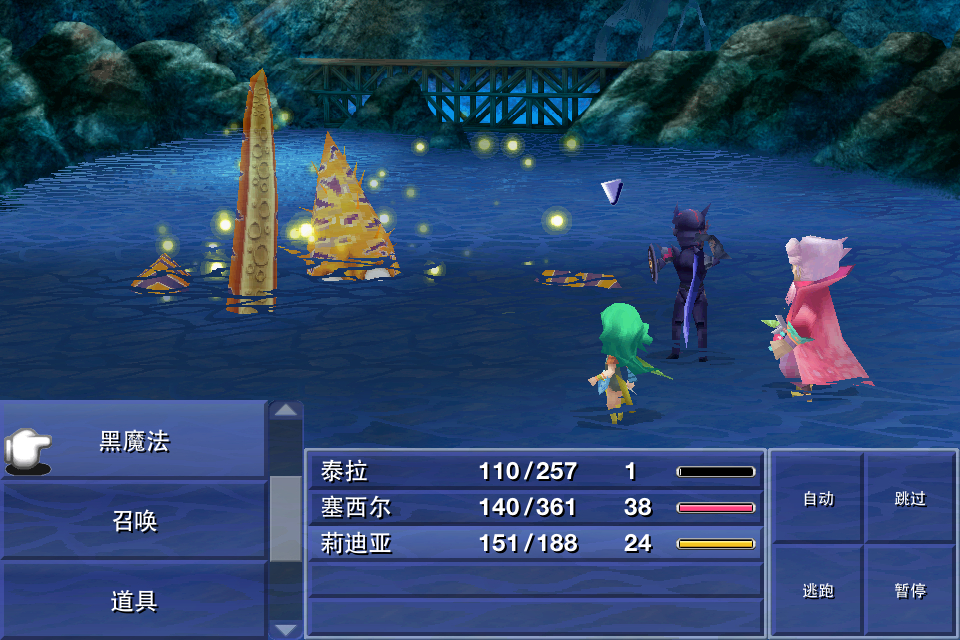Viewport: 960px width, 640px height.
Task: Click the command list scroll-down arrow
Action: [286, 629]
